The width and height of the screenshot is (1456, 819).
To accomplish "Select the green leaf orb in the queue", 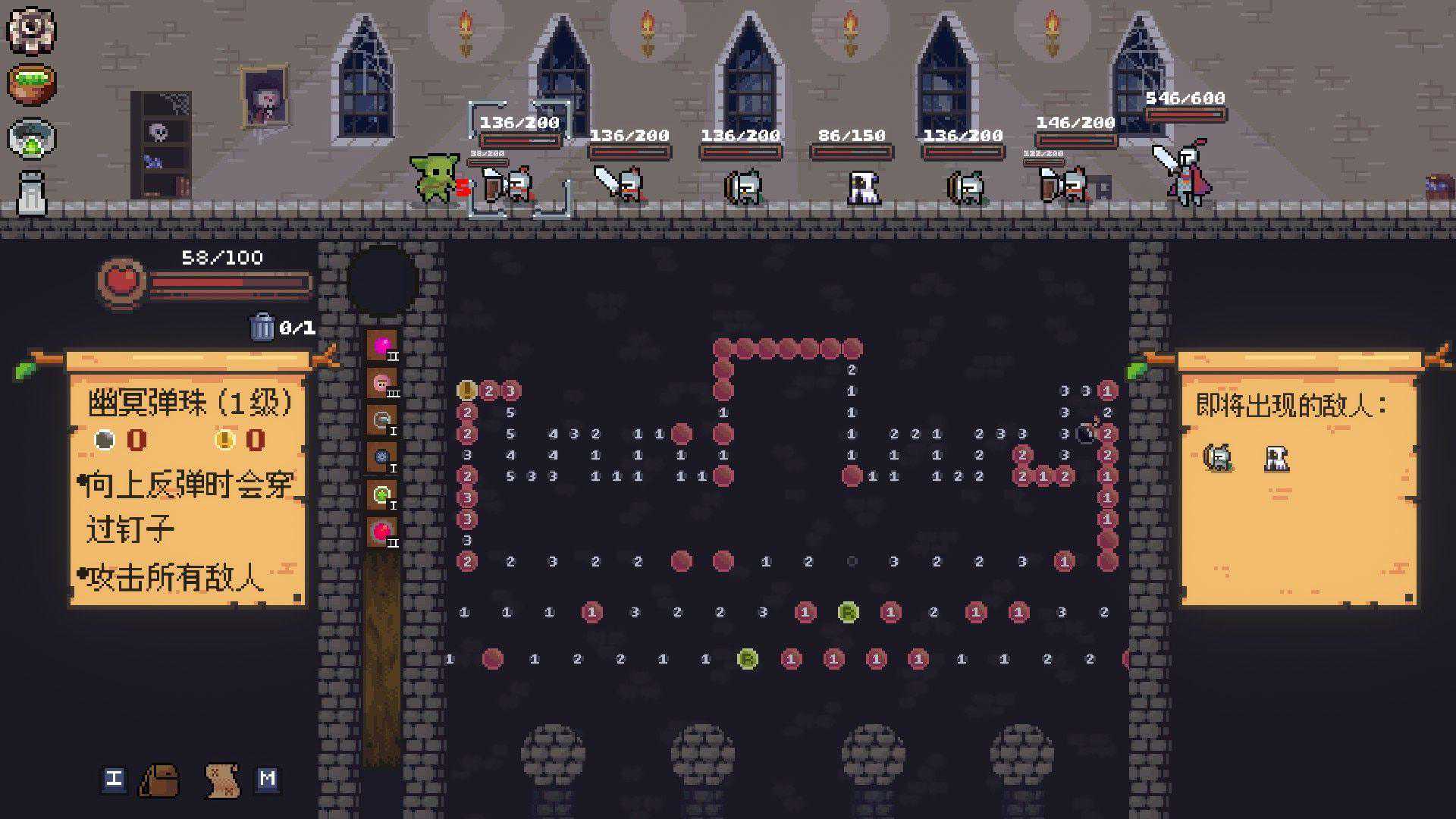I will pyautogui.click(x=382, y=495).
